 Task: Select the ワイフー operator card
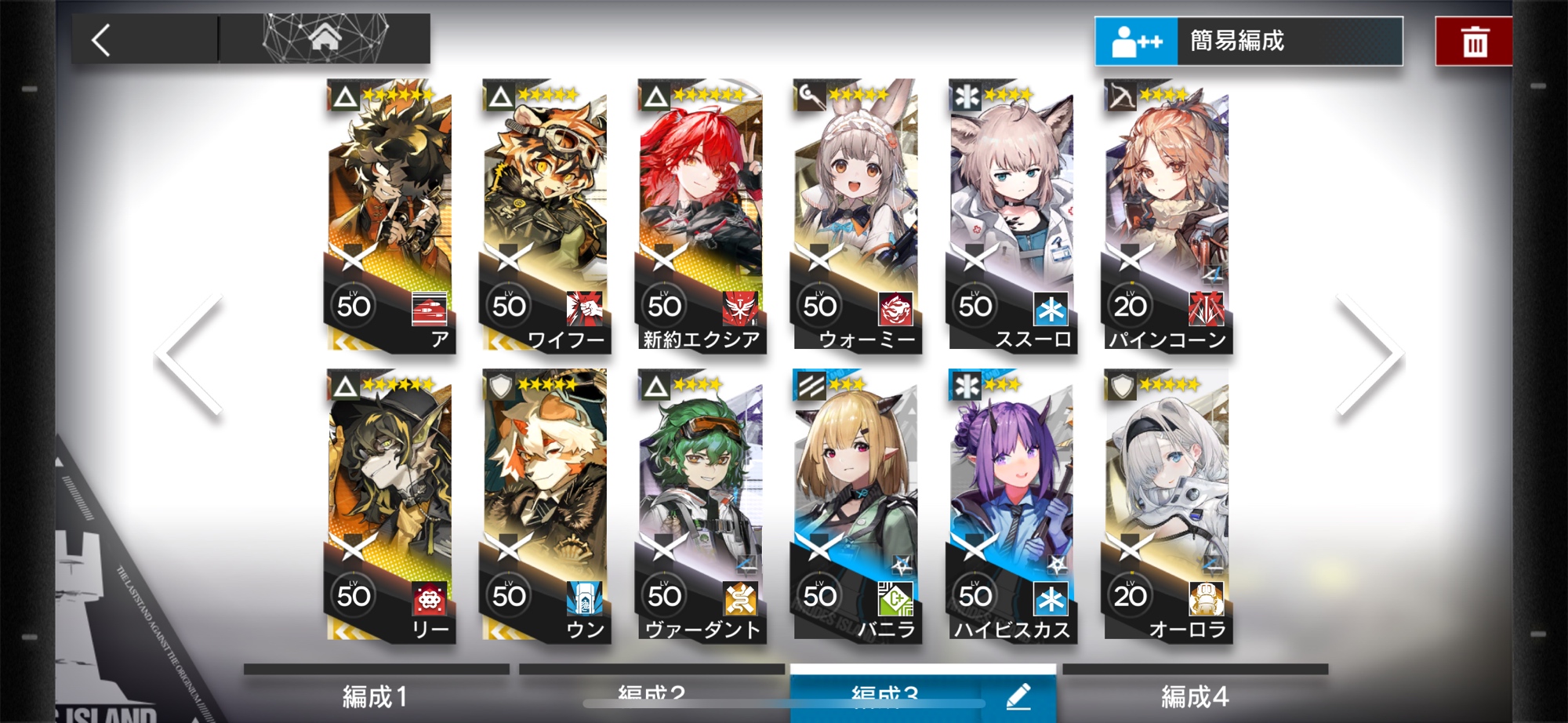click(x=545, y=216)
